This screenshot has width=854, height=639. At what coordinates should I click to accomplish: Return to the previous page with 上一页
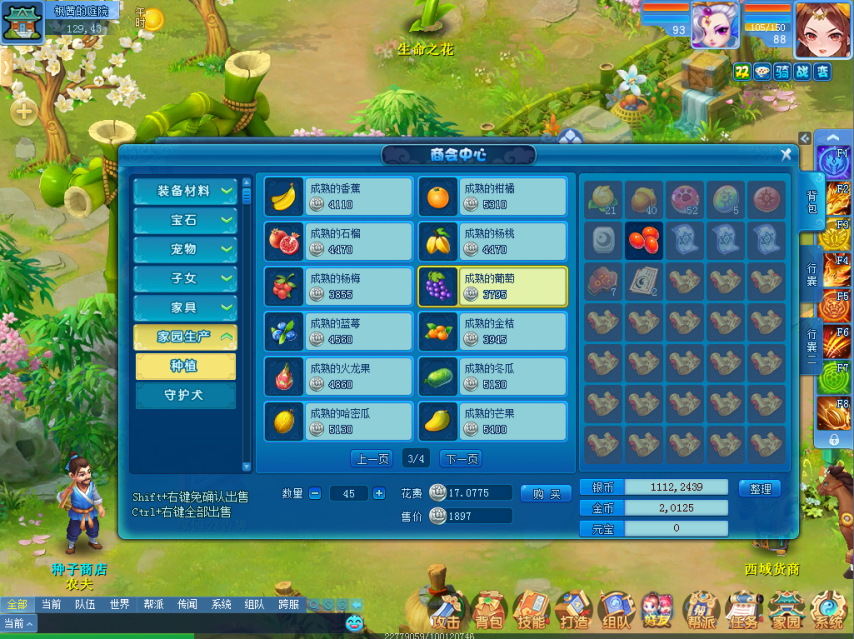point(371,459)
